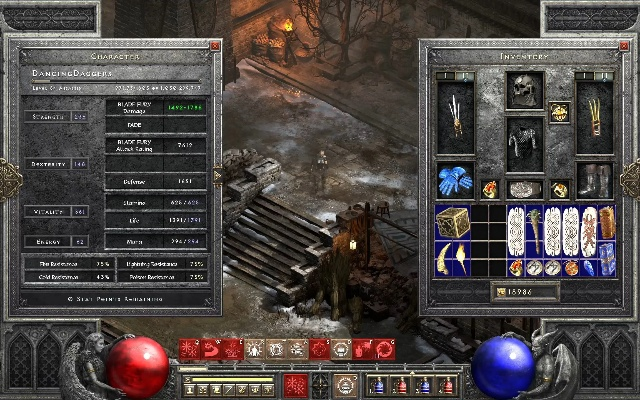This screenshot has width=640, height=400.
Task: Click the left-click attack skill icon
Action: click(x=296, y=385)
